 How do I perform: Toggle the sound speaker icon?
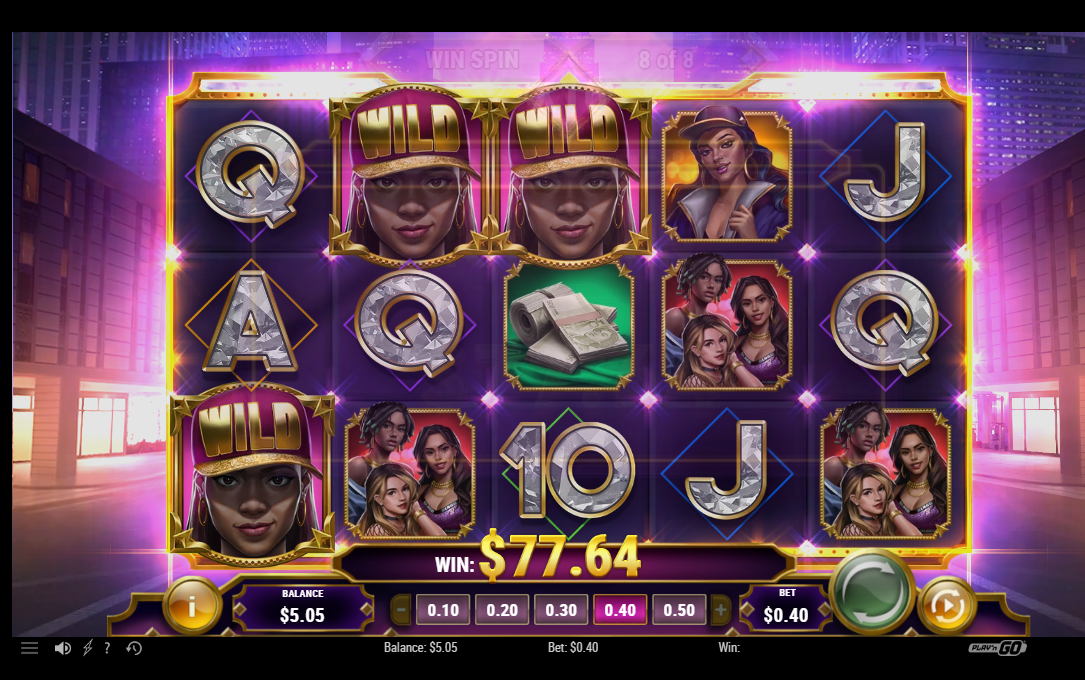click(62, 648)
